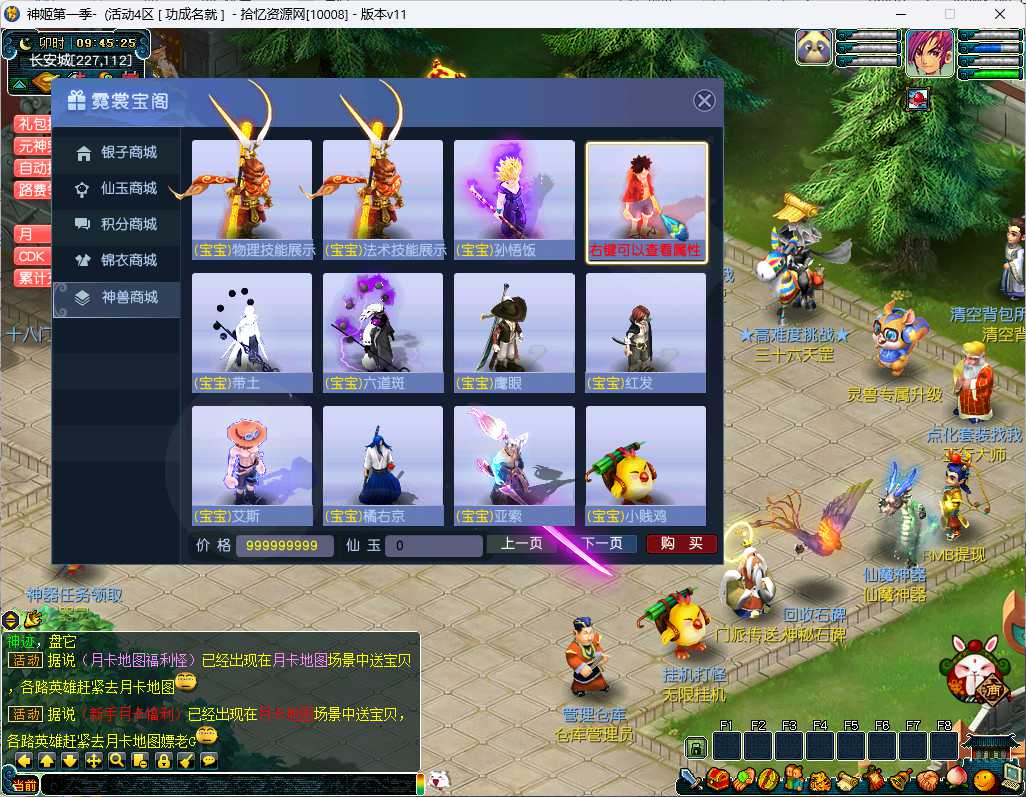Image resolution: width=1026 pixels, height=797 pixels.
Task: Choose the 红发 pet item
Action: pyautogui.click(x=646, y=333)
